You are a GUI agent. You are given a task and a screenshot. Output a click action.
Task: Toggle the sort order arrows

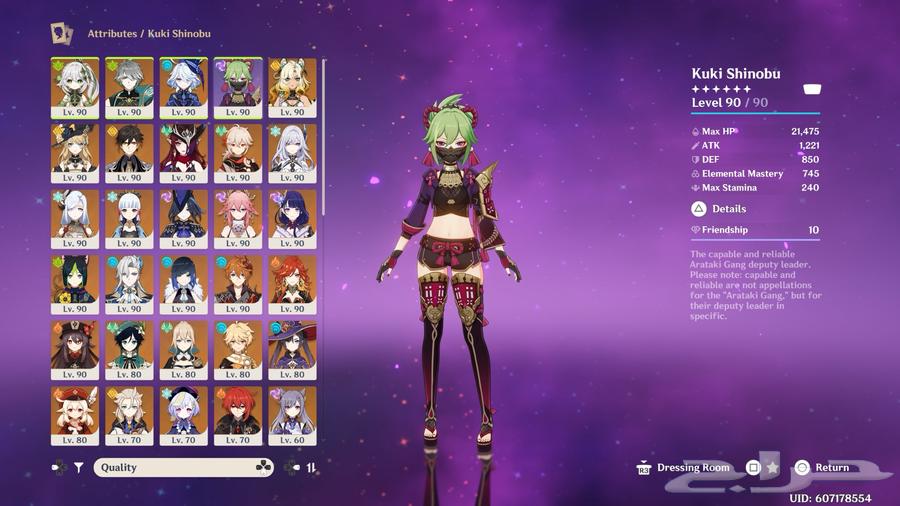pyautogui.click(x=311, y=467)
